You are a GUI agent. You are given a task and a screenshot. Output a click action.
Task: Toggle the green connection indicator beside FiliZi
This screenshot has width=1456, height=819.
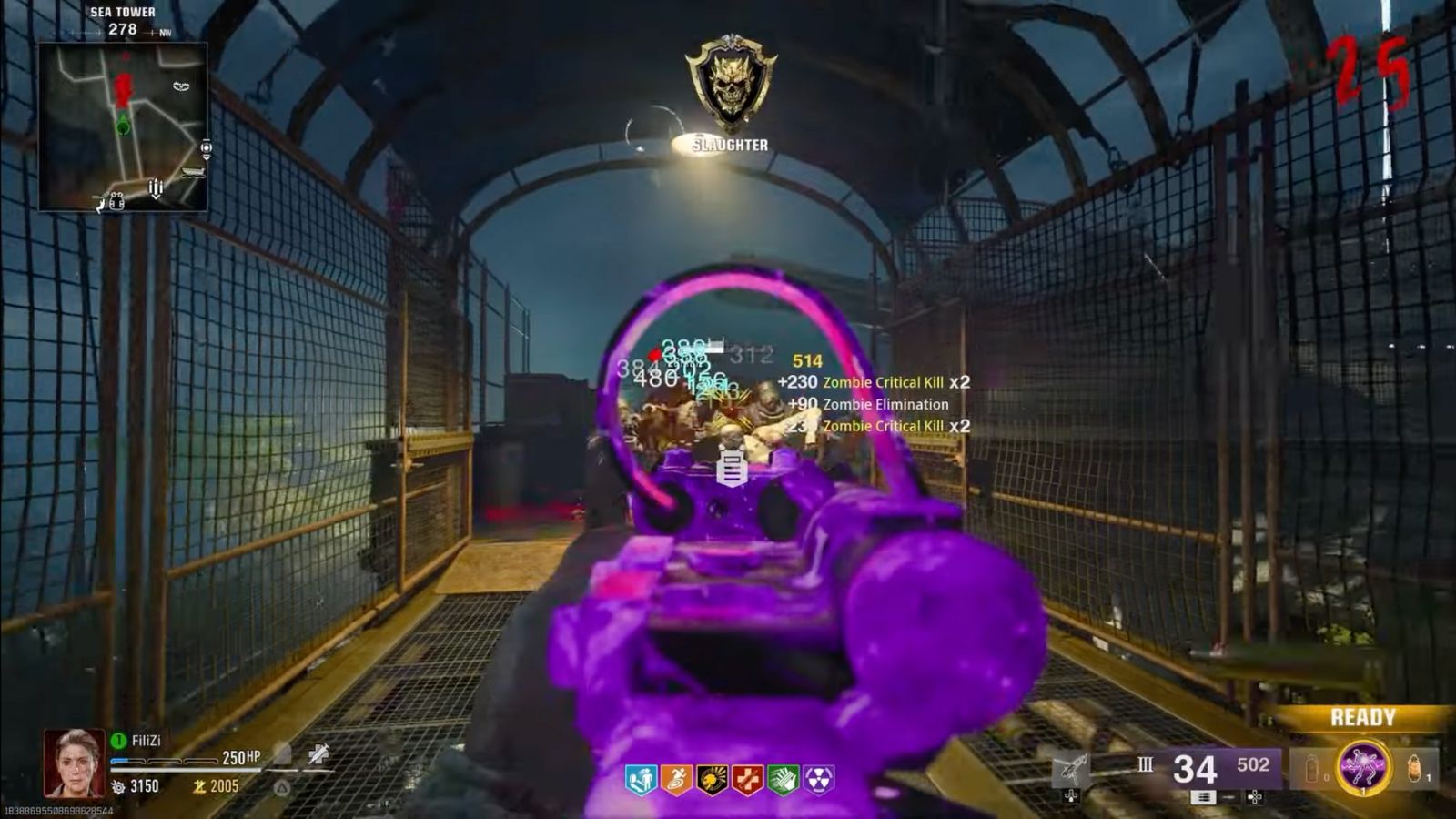(x=118, y=740)
